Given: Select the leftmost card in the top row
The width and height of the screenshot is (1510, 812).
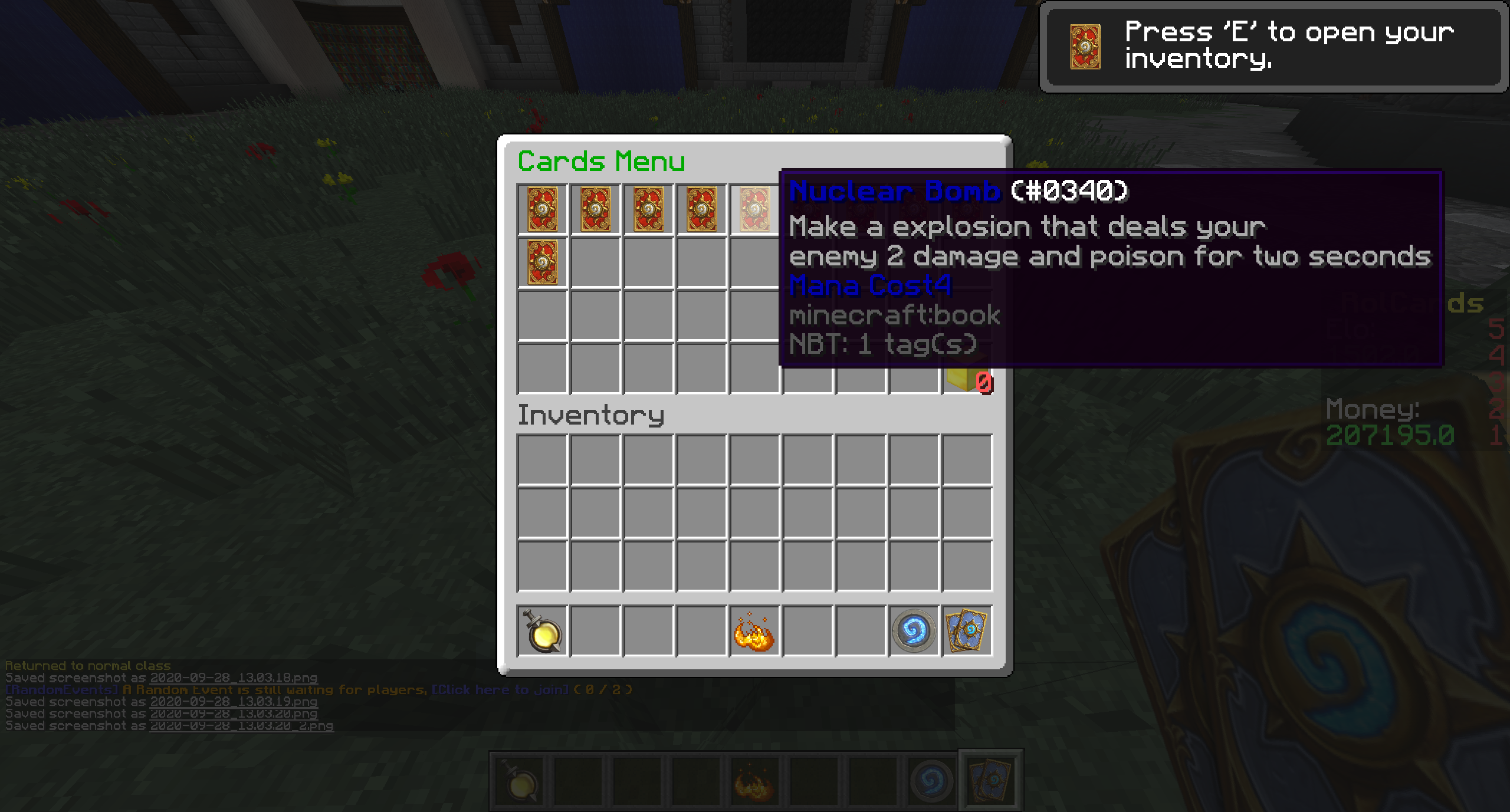Looking at the screenshot, I should tap(542, 209).
